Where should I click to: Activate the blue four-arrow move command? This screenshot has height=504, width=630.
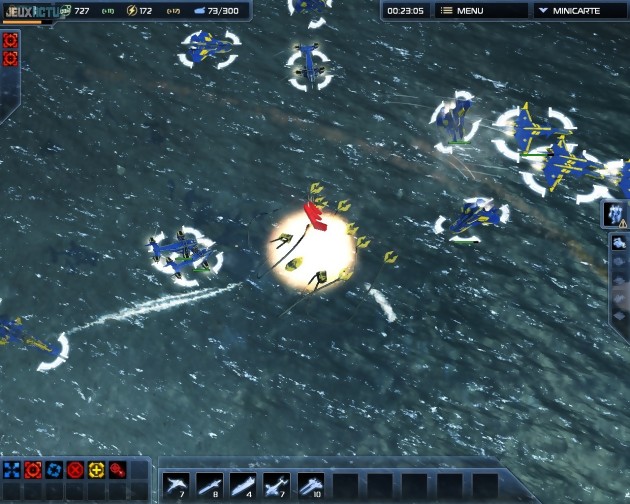click(x=12, y=469)
